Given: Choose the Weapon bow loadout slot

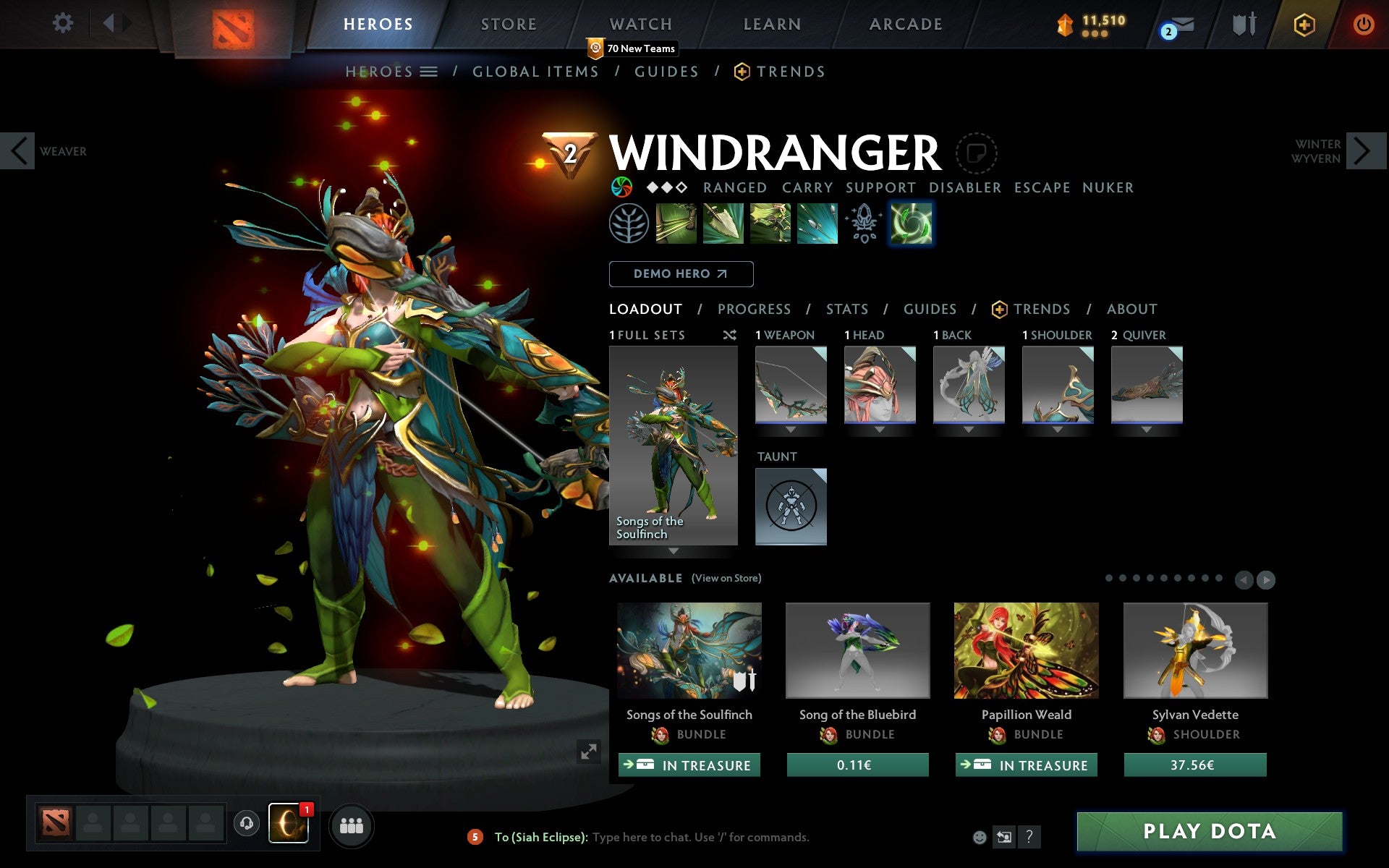Looking at the screenshot, I should [x=791, y=384].
